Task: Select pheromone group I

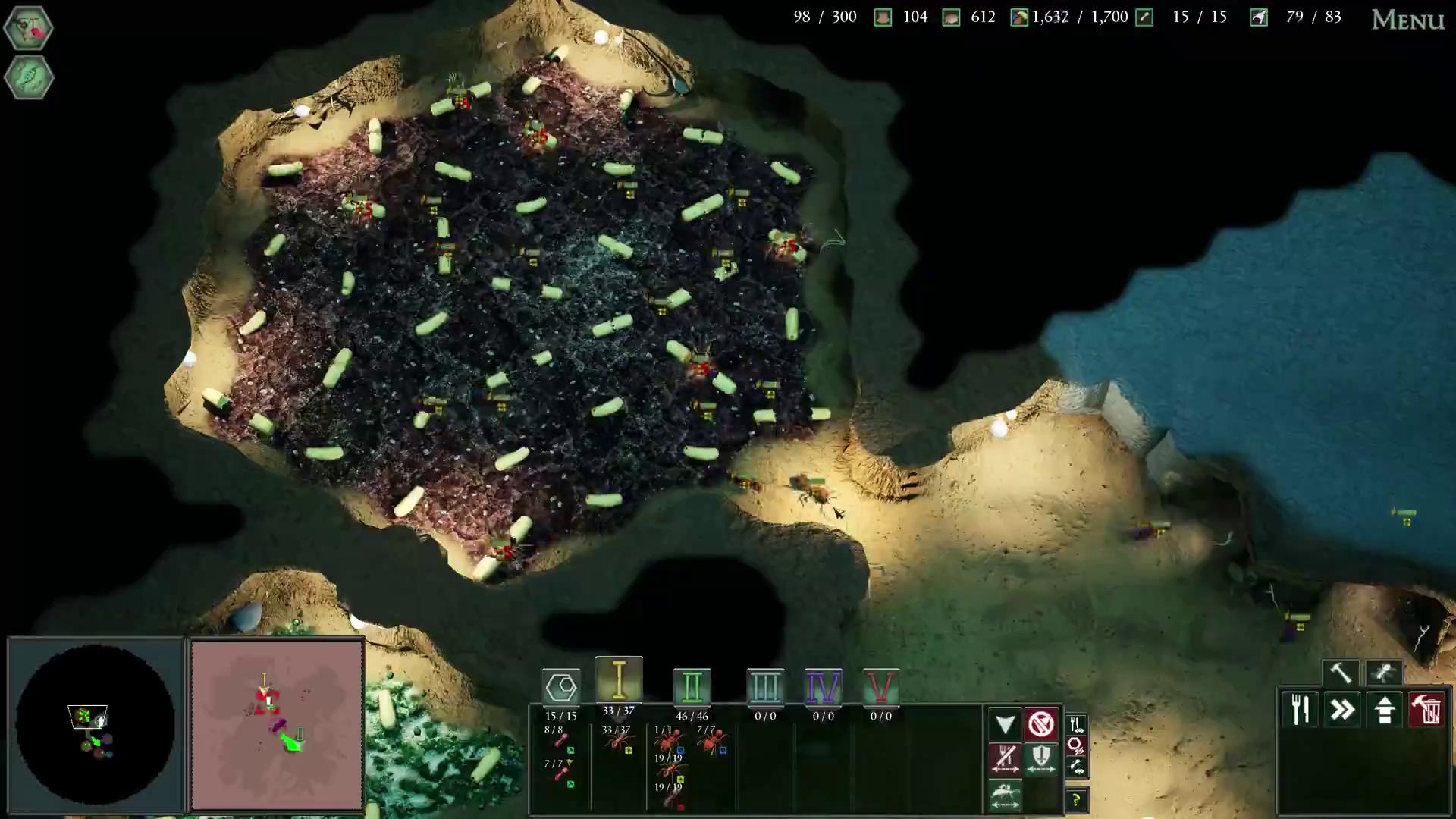Action: [x=619, y=680]
